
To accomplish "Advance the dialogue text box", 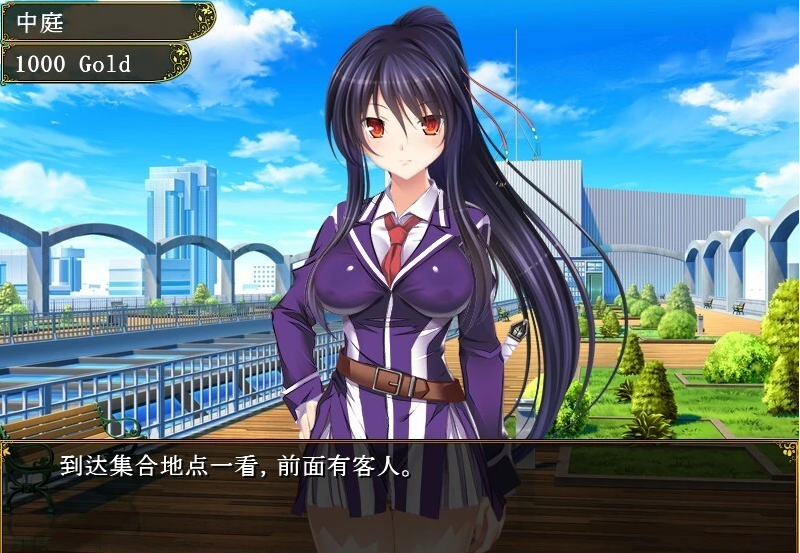I will point(400,495).
